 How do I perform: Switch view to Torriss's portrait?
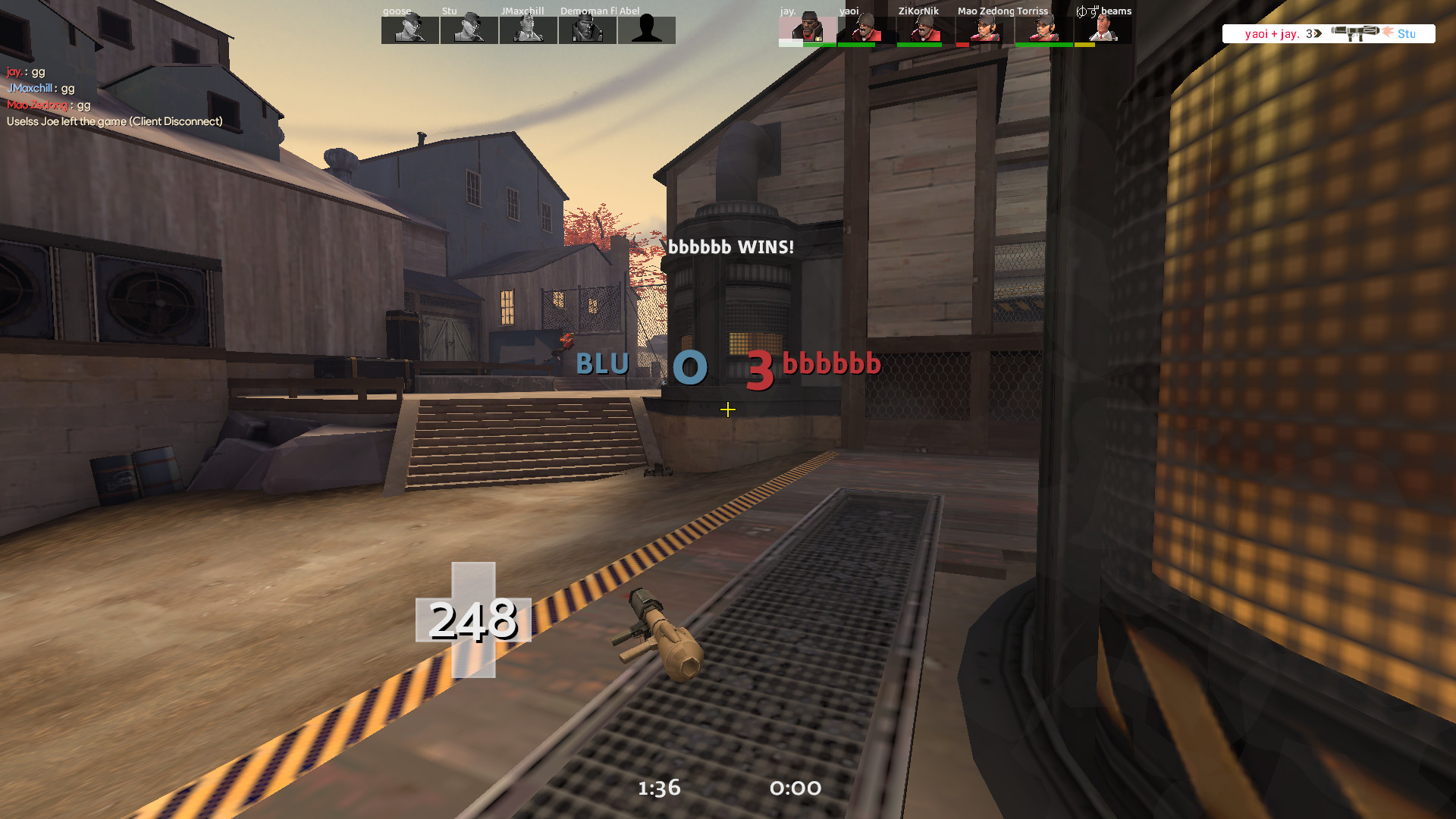(1044, 30)
